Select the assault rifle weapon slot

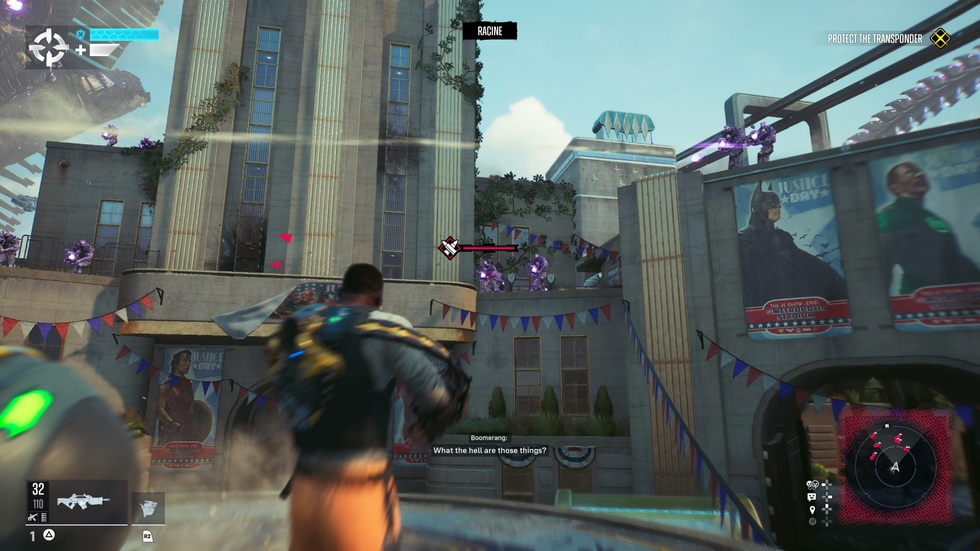click(x=90, y=502)
